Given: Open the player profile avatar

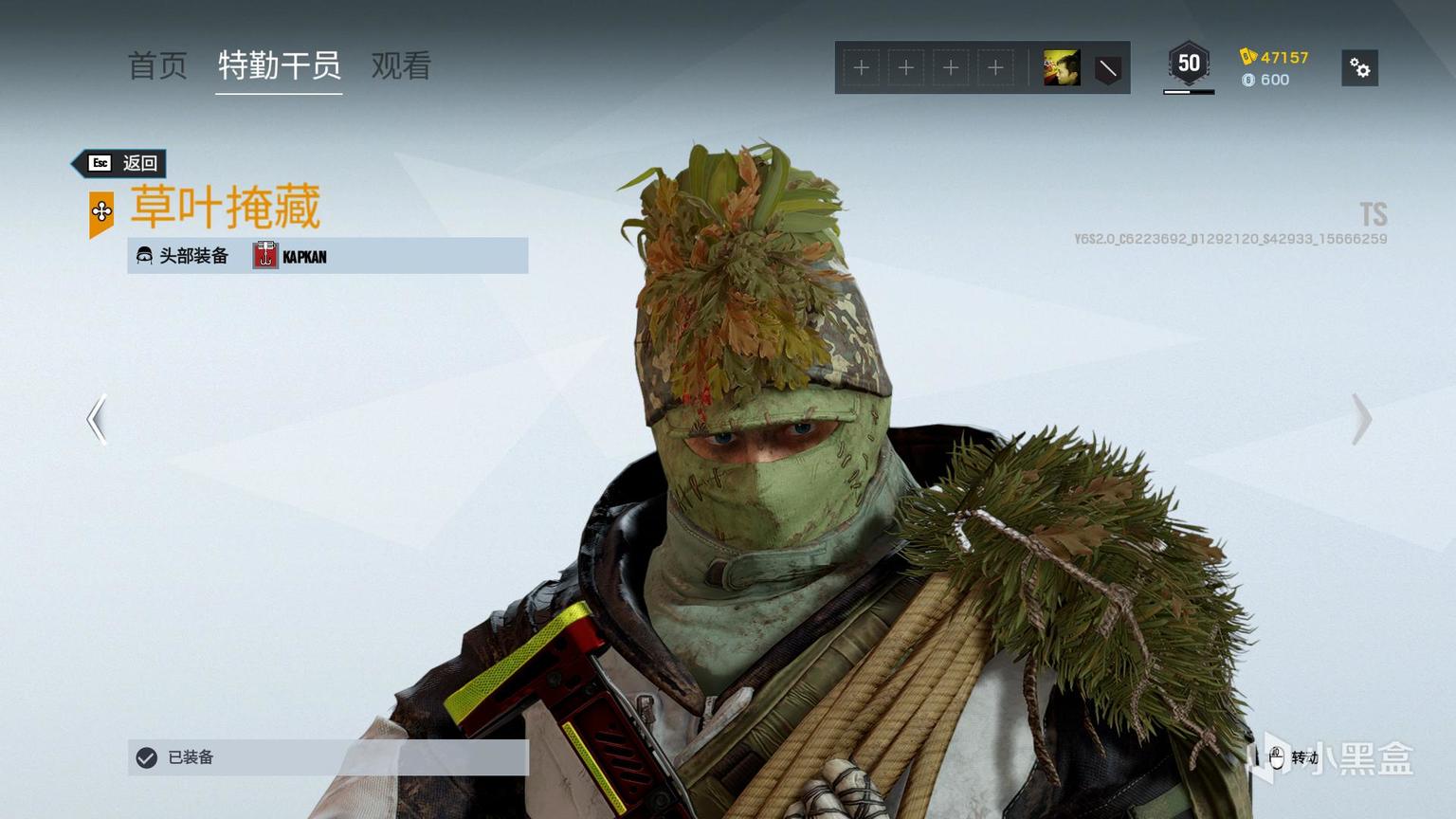Looking at the screenshot, I should coord(1062,68).
